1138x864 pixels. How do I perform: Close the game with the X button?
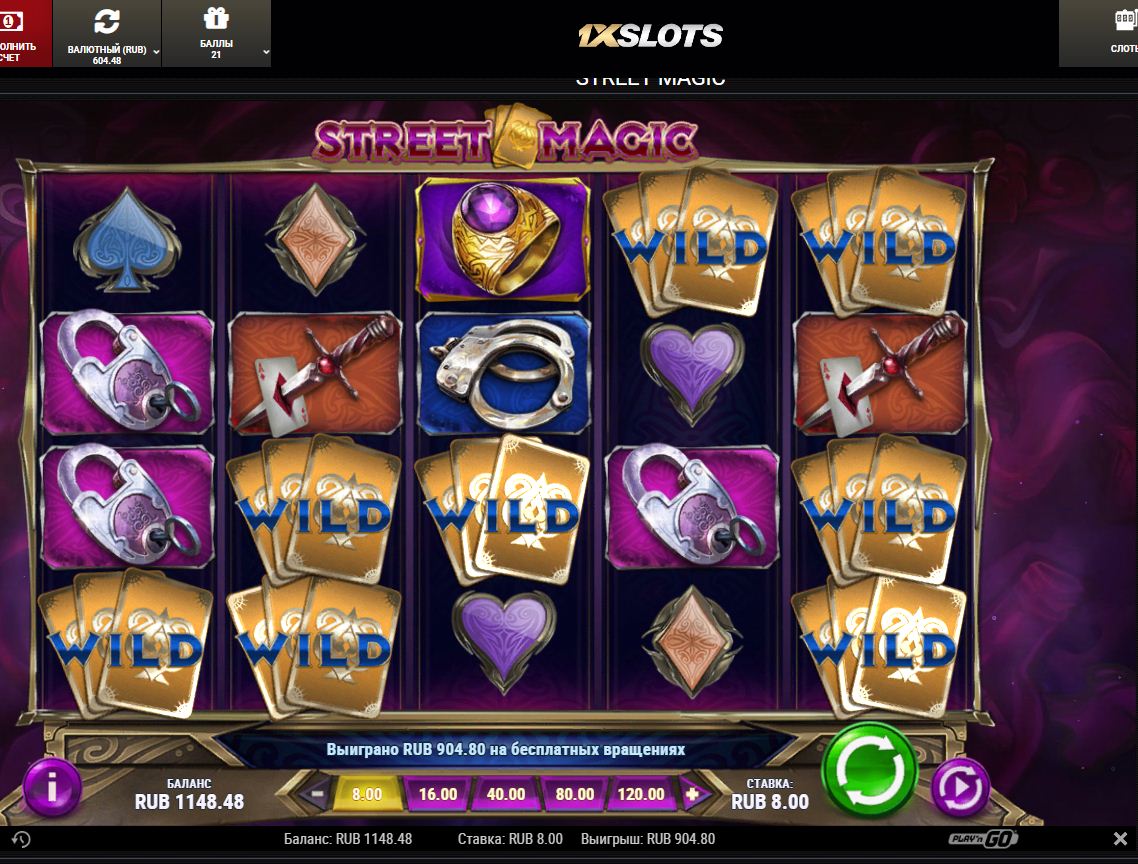pyautogui.click(x=1120, y=839)
